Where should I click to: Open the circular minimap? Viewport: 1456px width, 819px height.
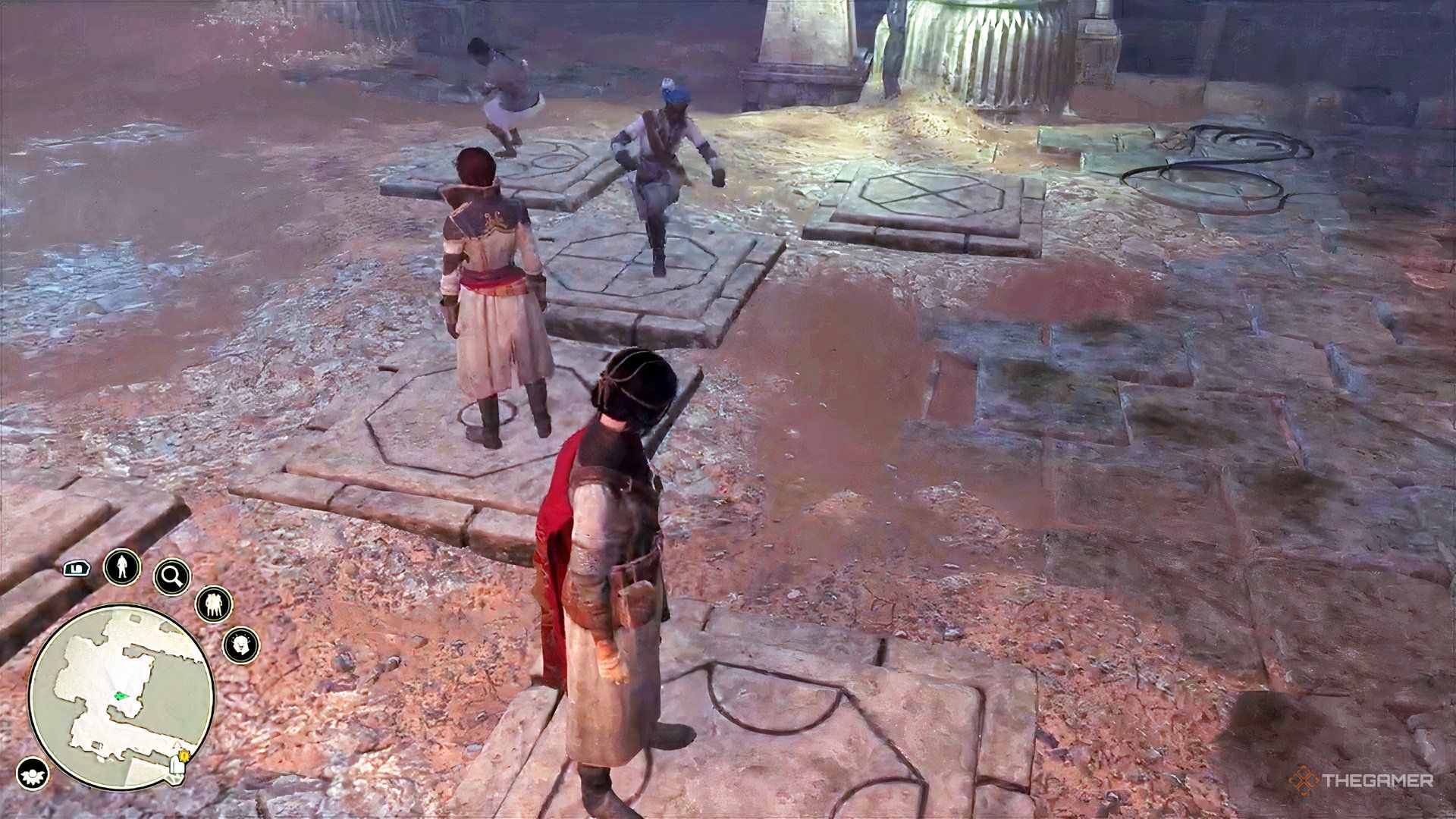[x=121, y=697]
